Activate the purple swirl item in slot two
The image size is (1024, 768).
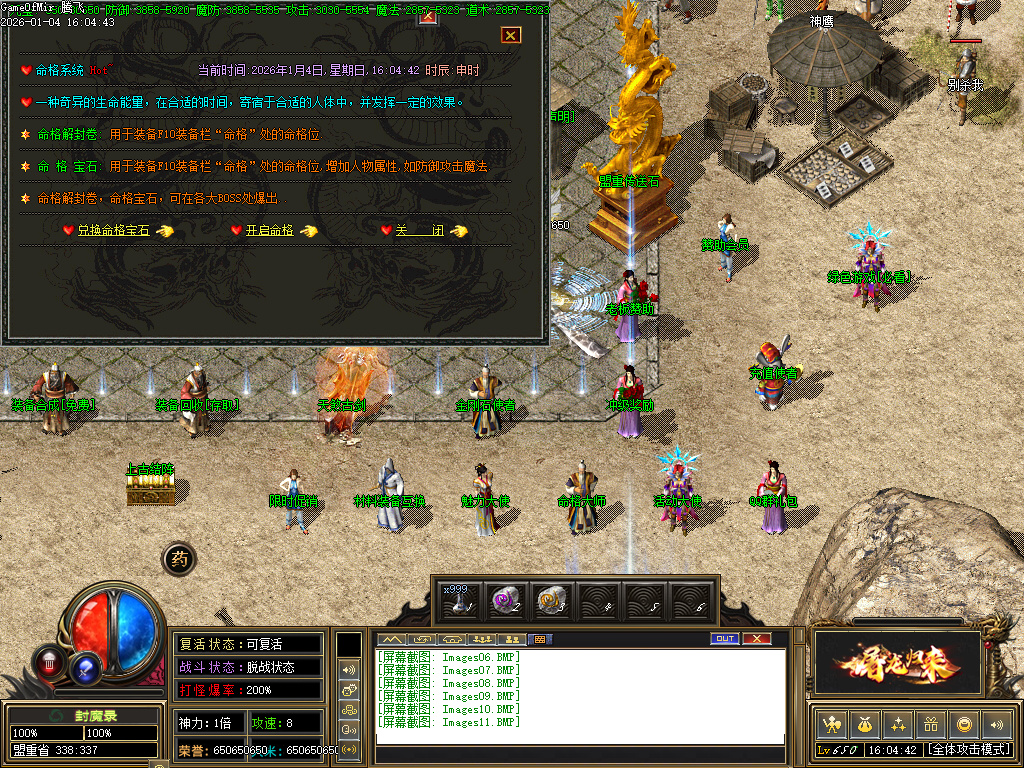(x=507, y=600)
